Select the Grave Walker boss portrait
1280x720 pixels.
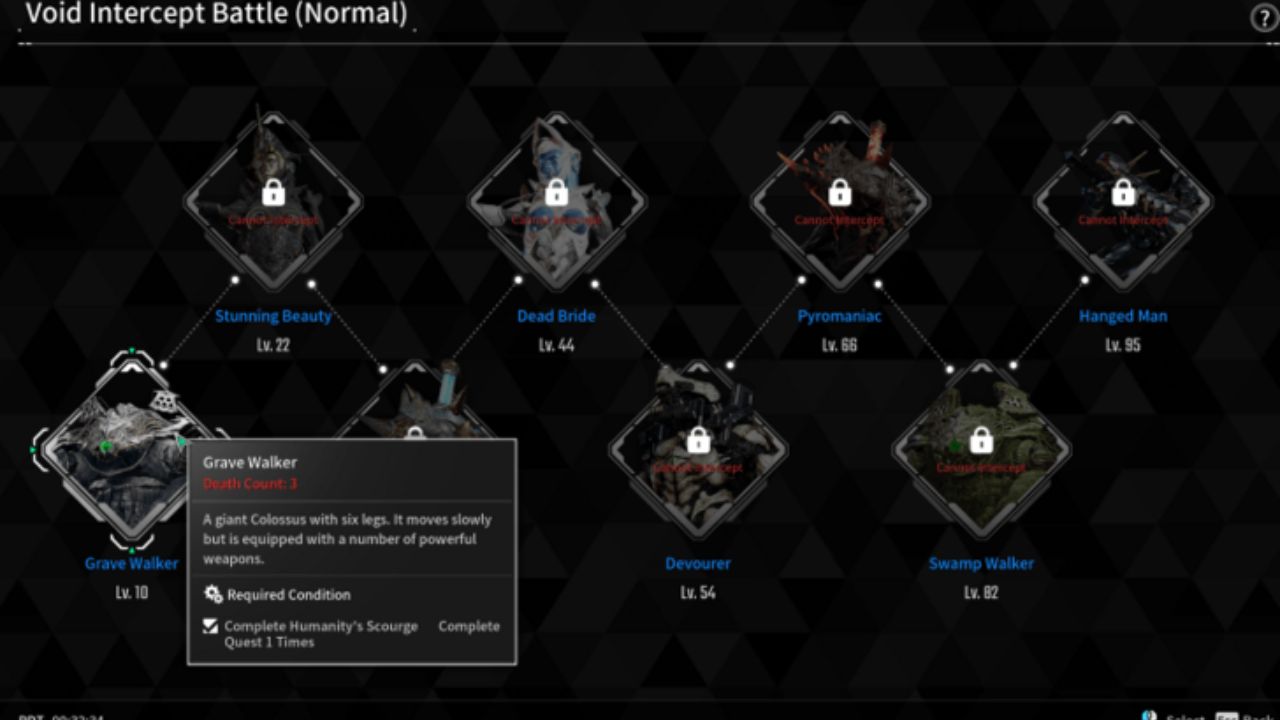[x=130, y=450]
